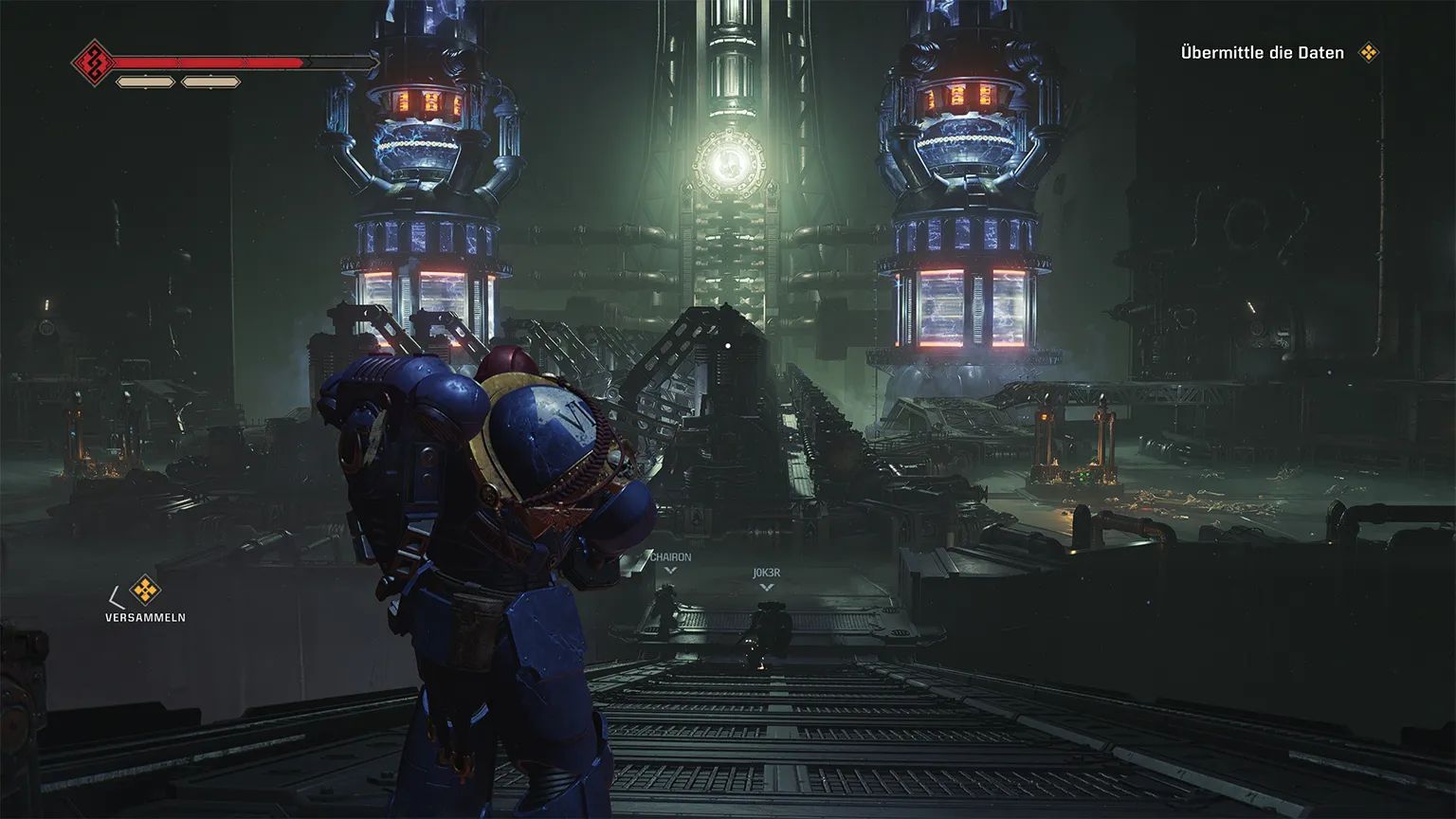This screenshot has width=1456, height=819.
Task: Select the CHAIRON teammate waypoint marker
Action: tap(671, 564)
